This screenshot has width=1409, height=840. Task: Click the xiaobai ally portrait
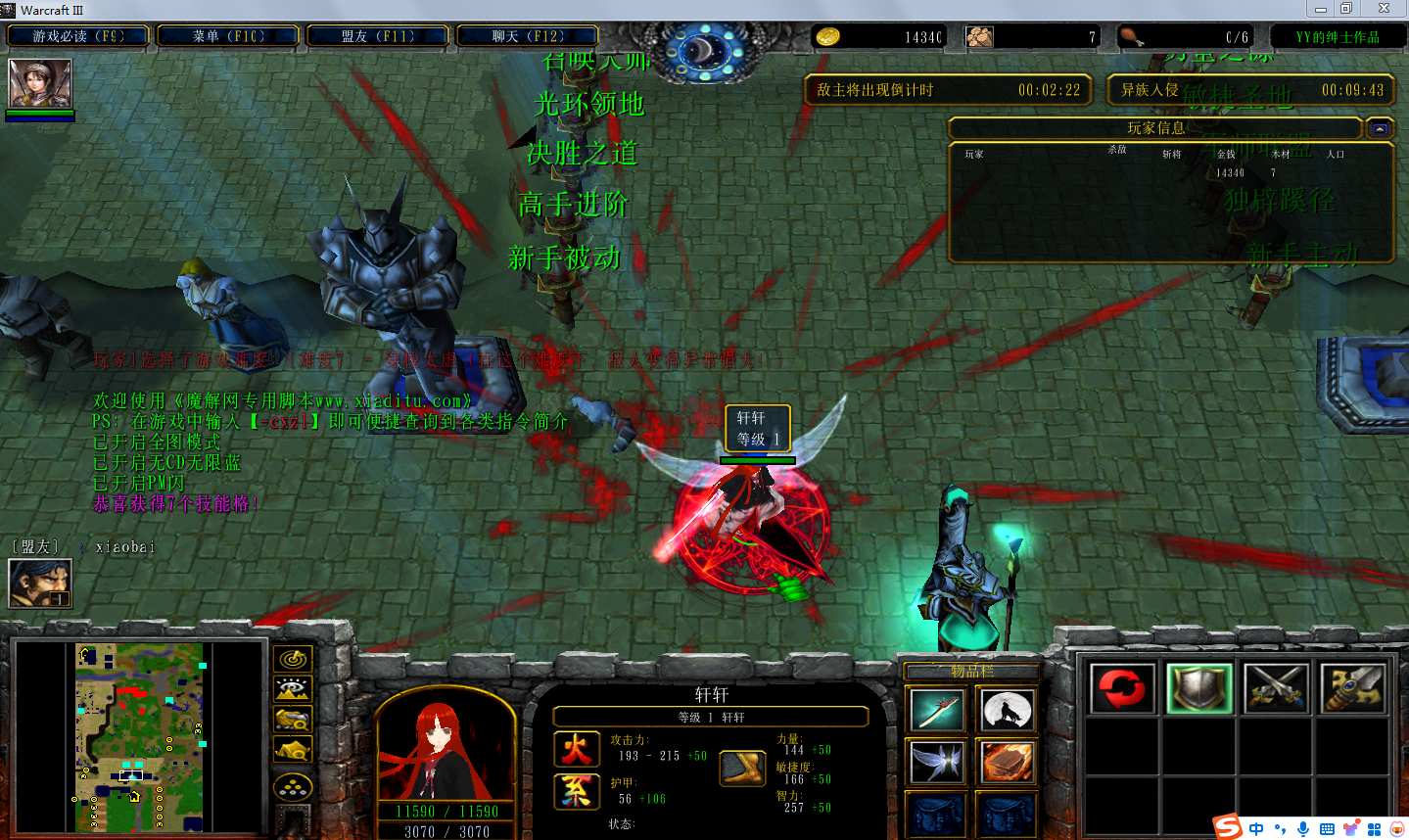tap(39, 583)
